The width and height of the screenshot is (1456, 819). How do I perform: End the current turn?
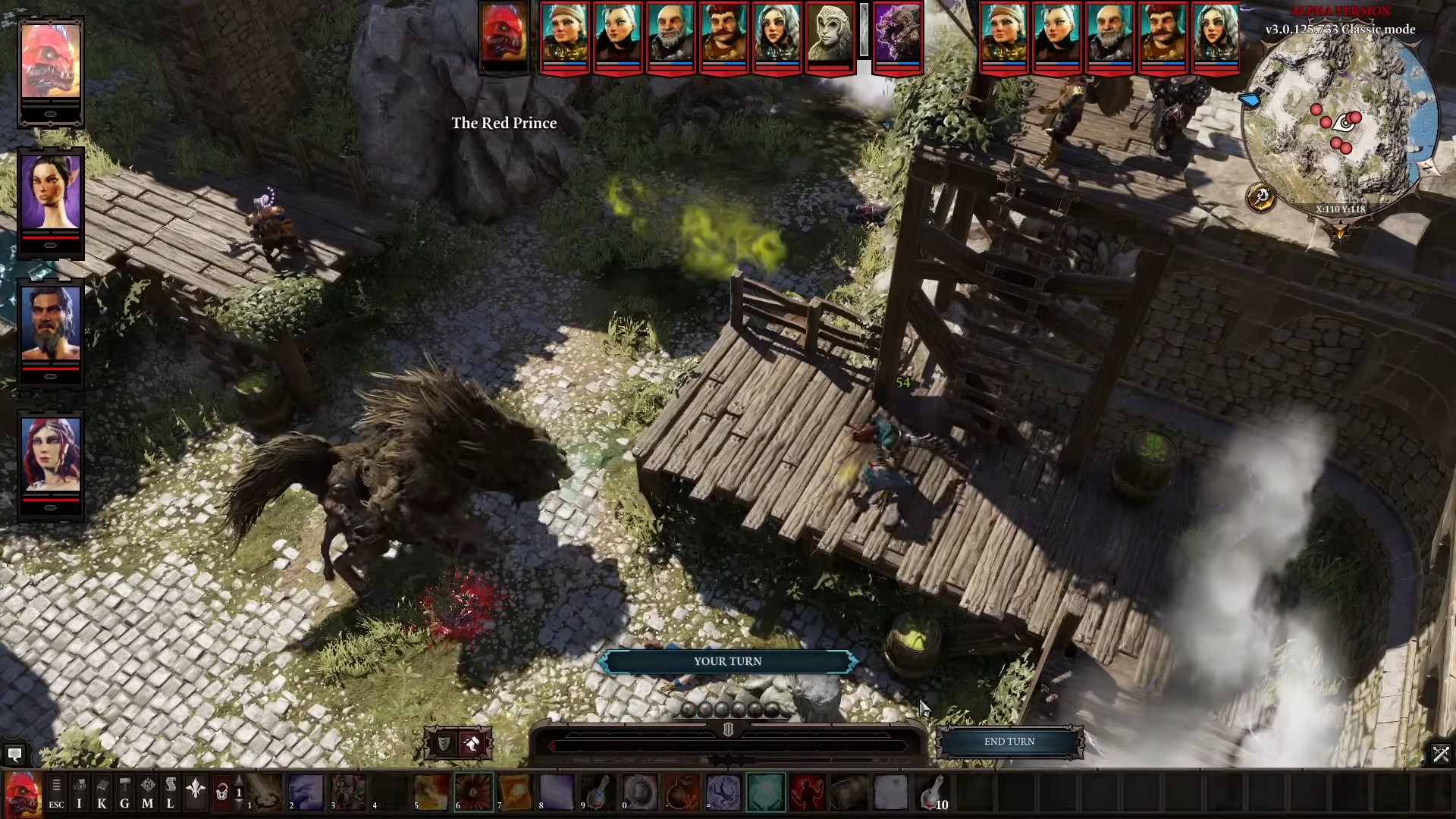tap(1009, 742)
